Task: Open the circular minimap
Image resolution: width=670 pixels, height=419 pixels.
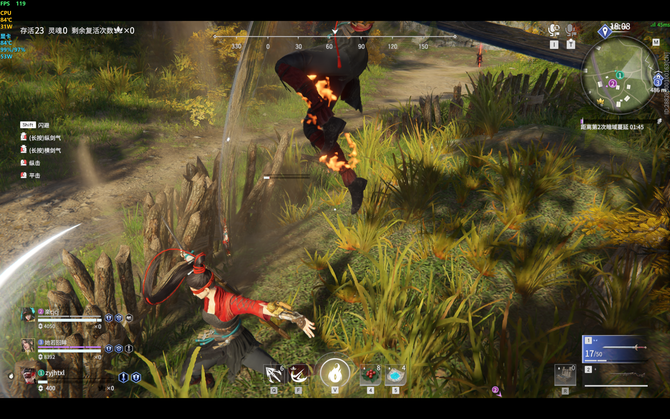Action: [x=622, y=77]
